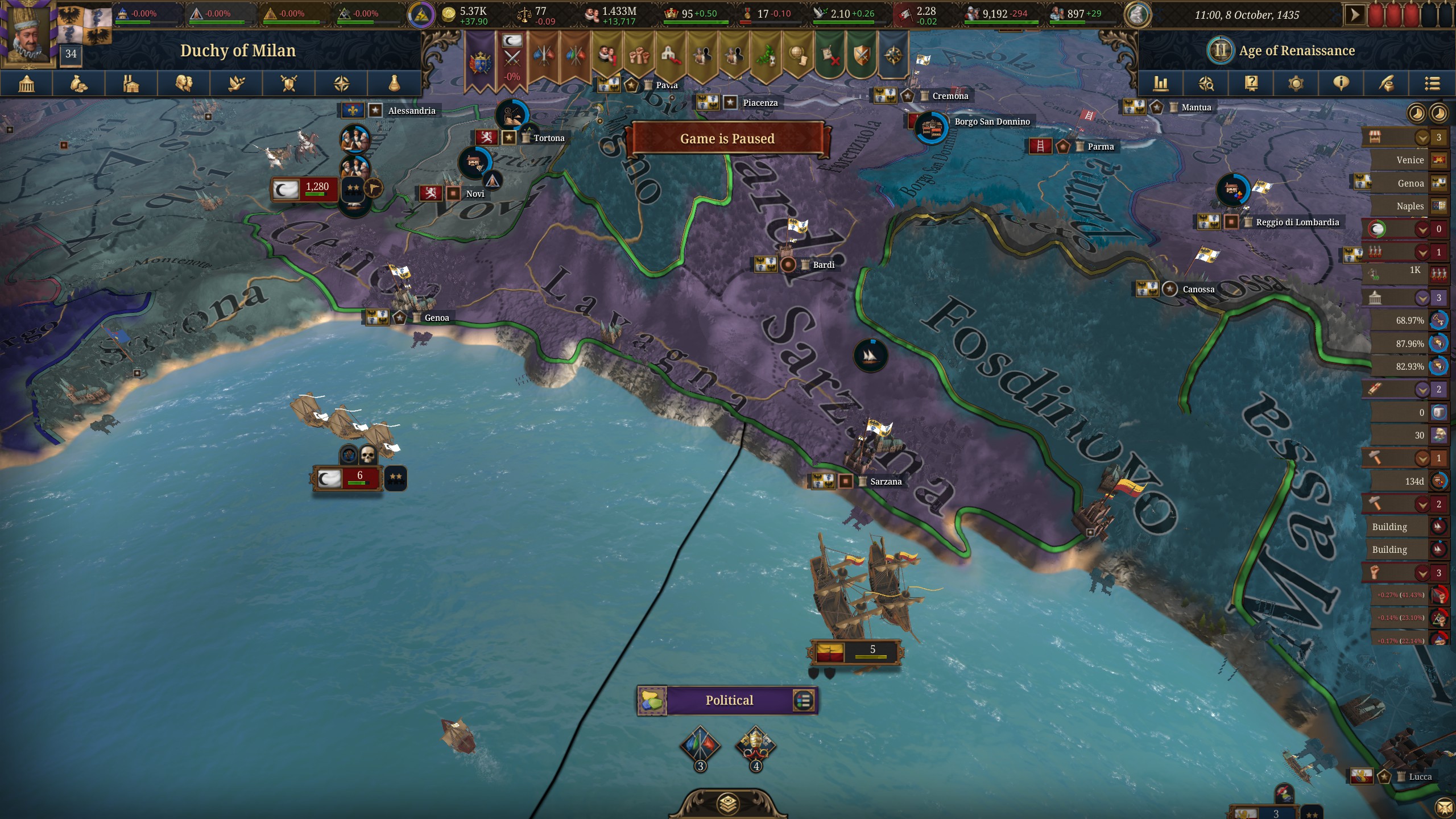The image size is (1456, 819).
Task: Open the help book question mark icon
Action: pos(1252,84)
